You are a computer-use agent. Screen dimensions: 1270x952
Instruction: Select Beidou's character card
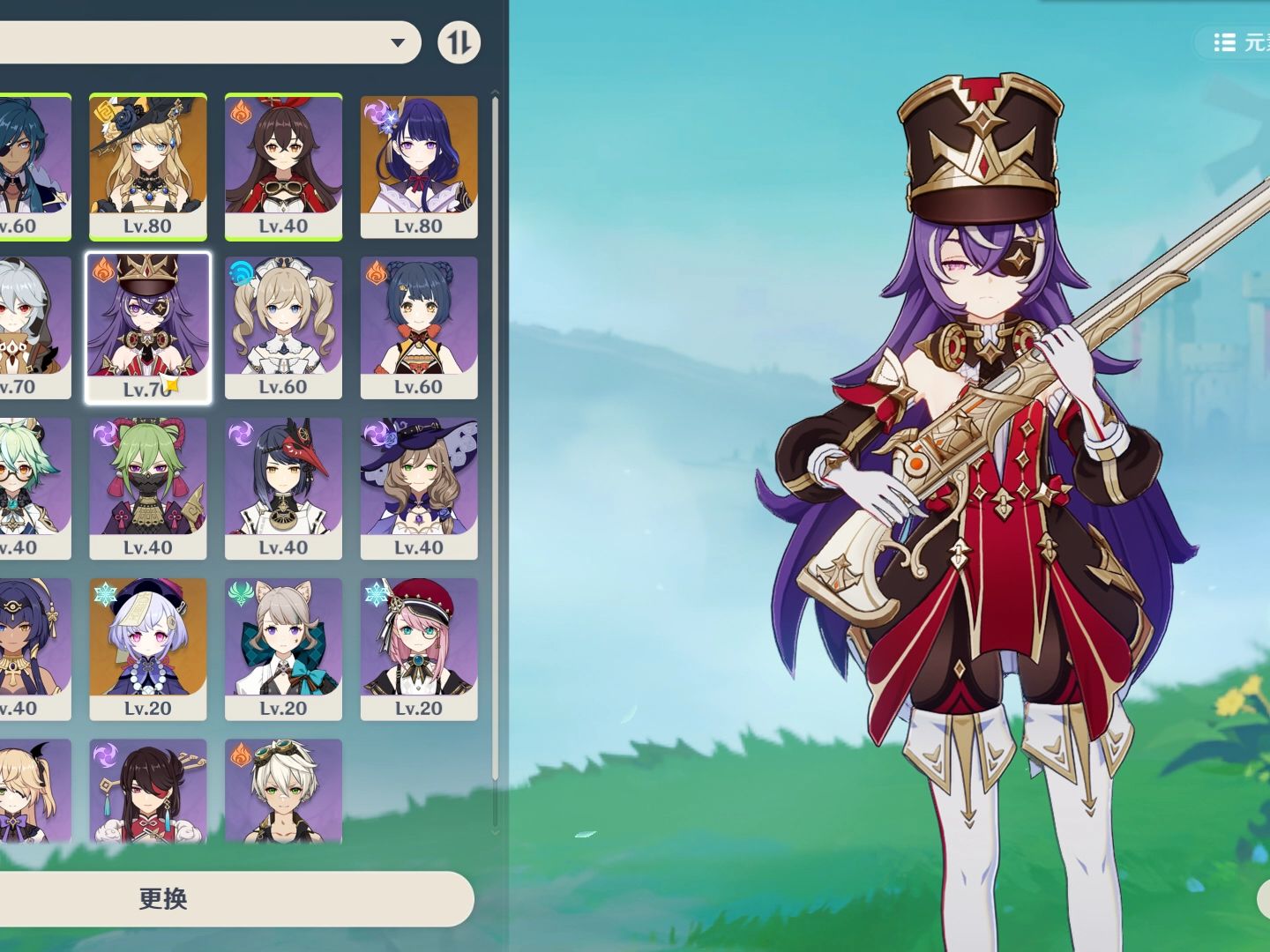pos(148,791)
